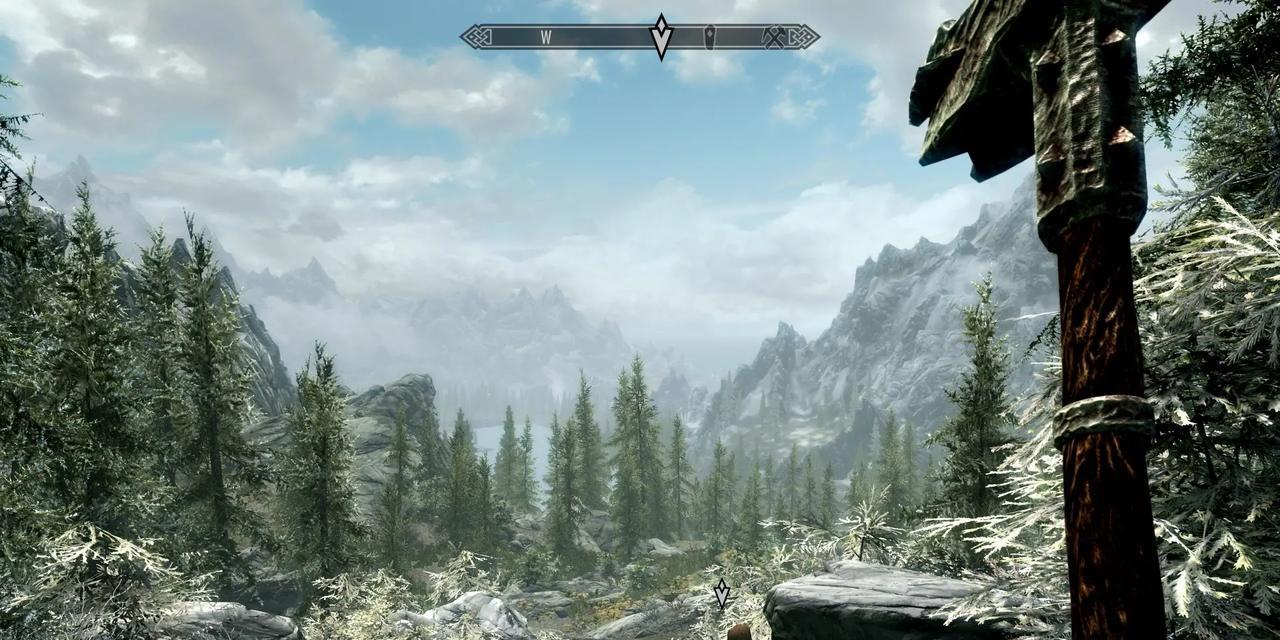Screen dimensions: 1280x640
Task: Select the crossed pickaxes mine icon
Action: 774,37
